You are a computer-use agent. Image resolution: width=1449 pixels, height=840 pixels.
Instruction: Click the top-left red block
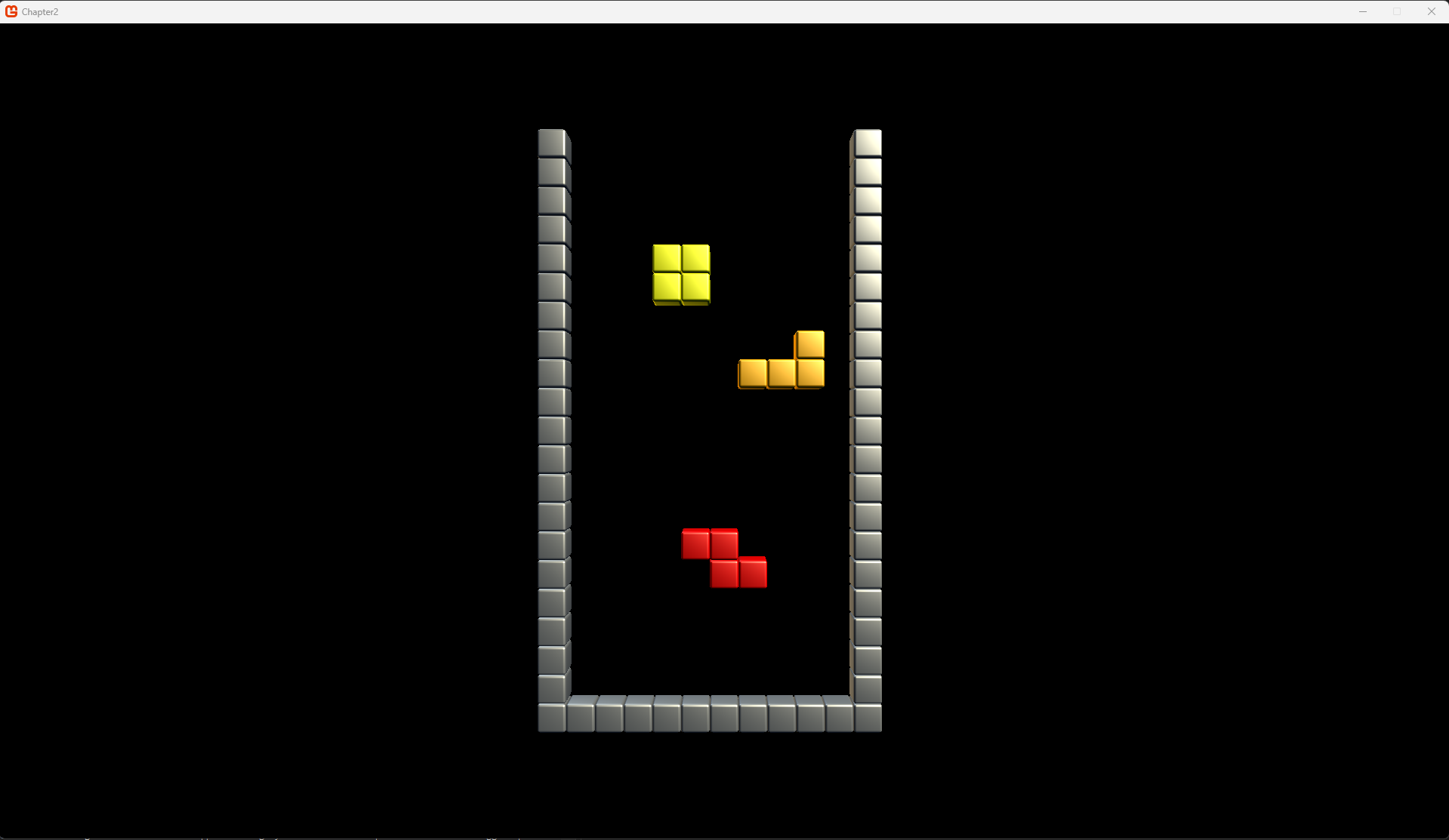[x=695, y=543]
